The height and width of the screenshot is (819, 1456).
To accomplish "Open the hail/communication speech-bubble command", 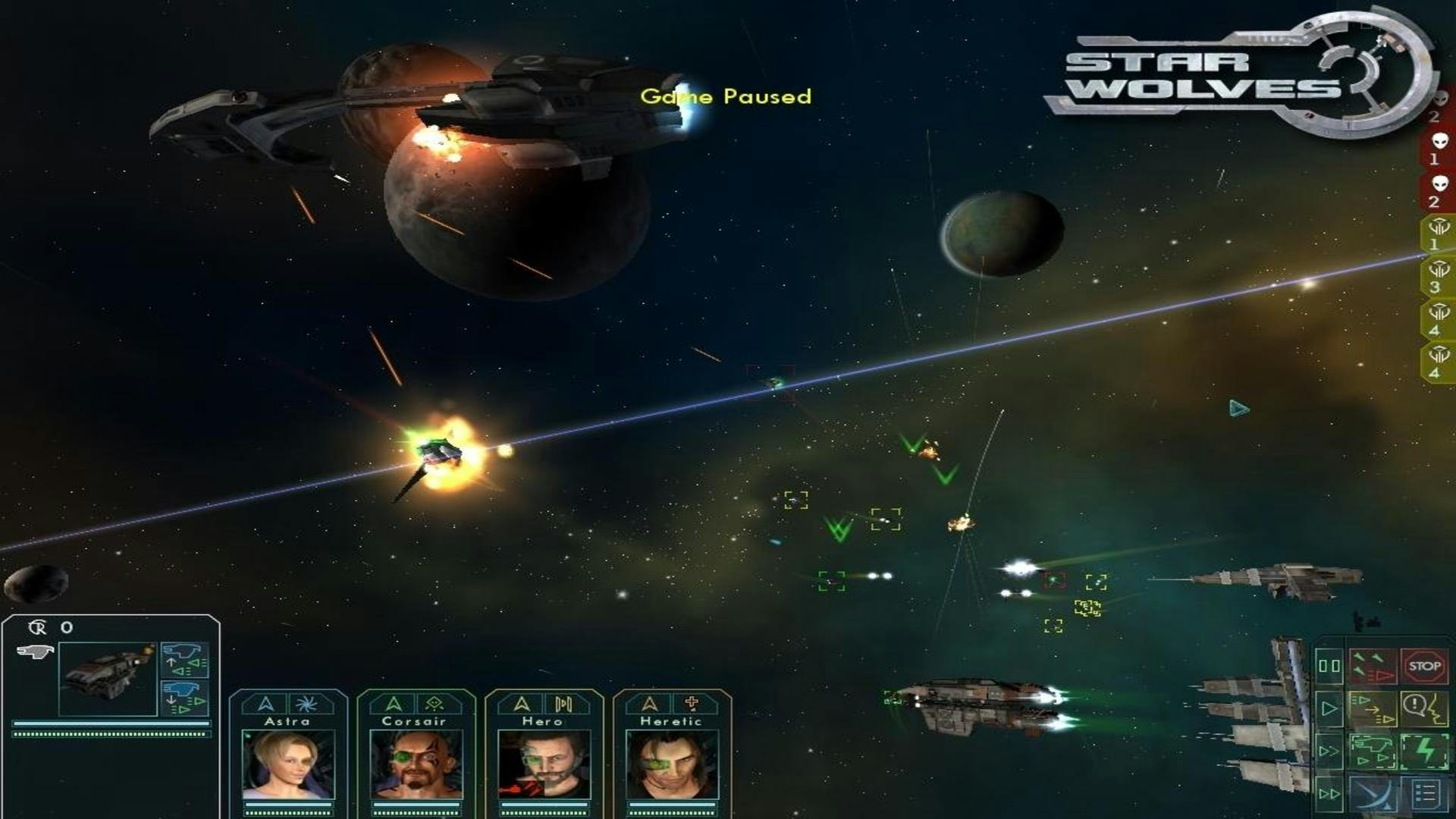I will point(1425,708).
